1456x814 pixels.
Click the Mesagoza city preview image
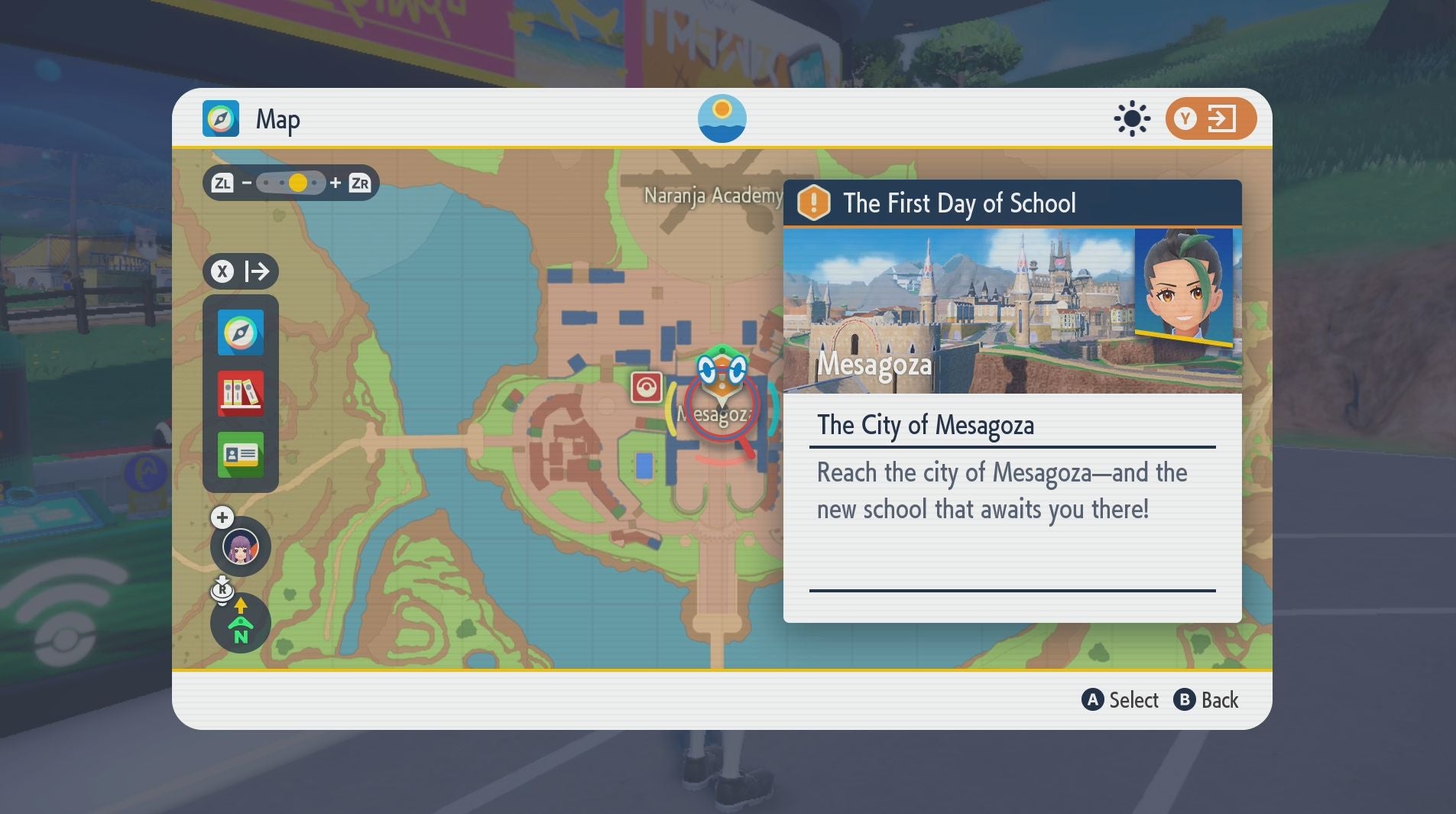958,311
